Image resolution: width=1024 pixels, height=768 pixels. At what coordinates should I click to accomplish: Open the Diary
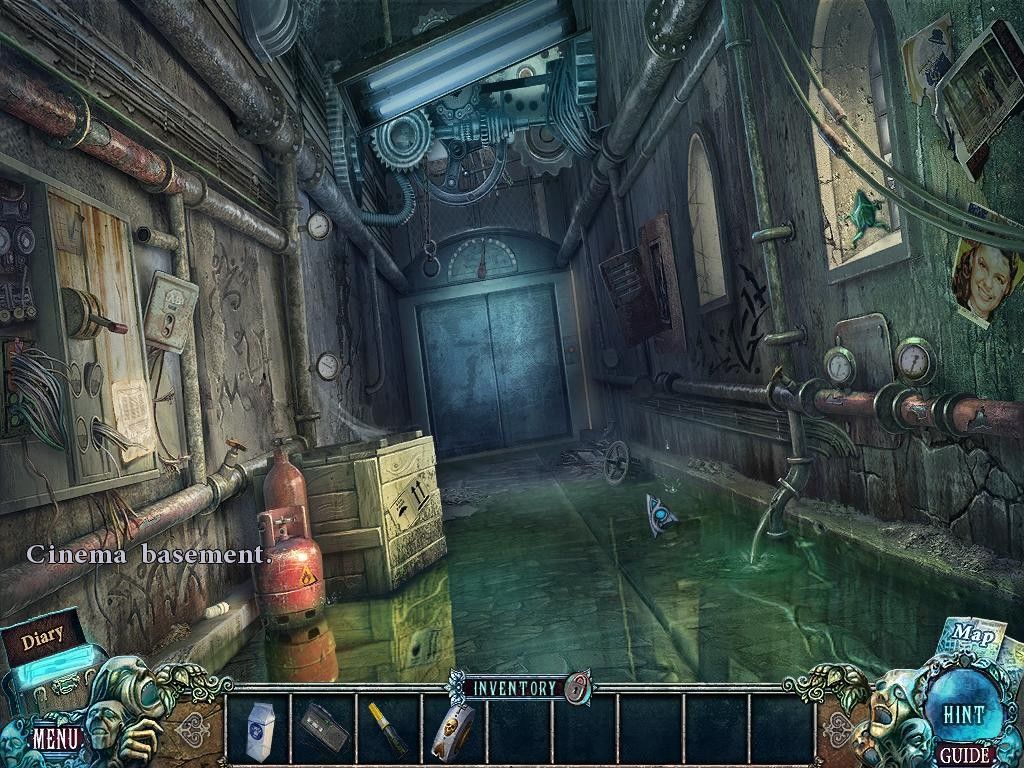(x=42, y=635)
